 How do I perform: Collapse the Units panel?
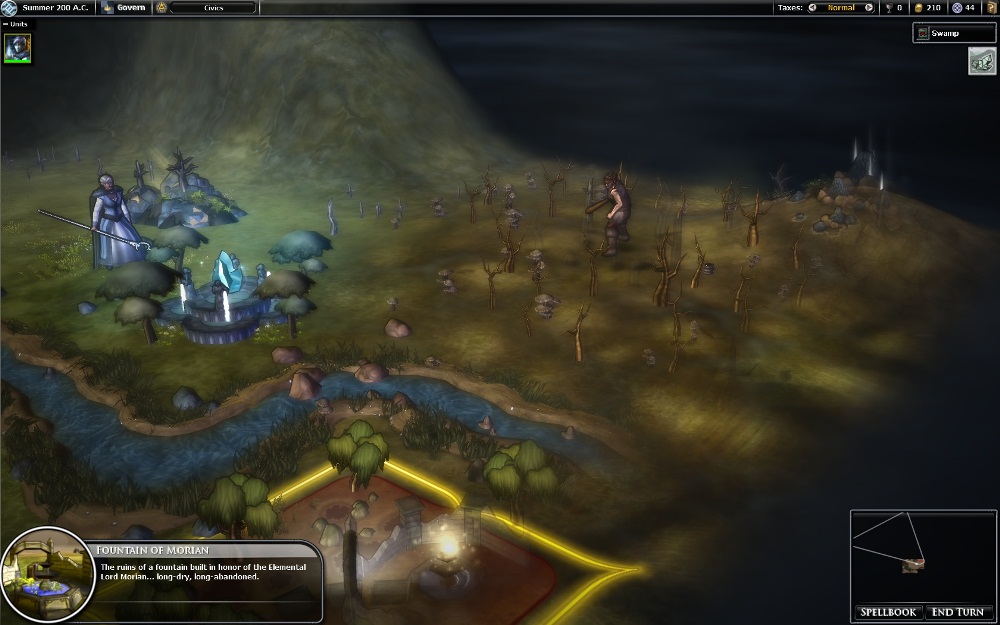[5, 24]
